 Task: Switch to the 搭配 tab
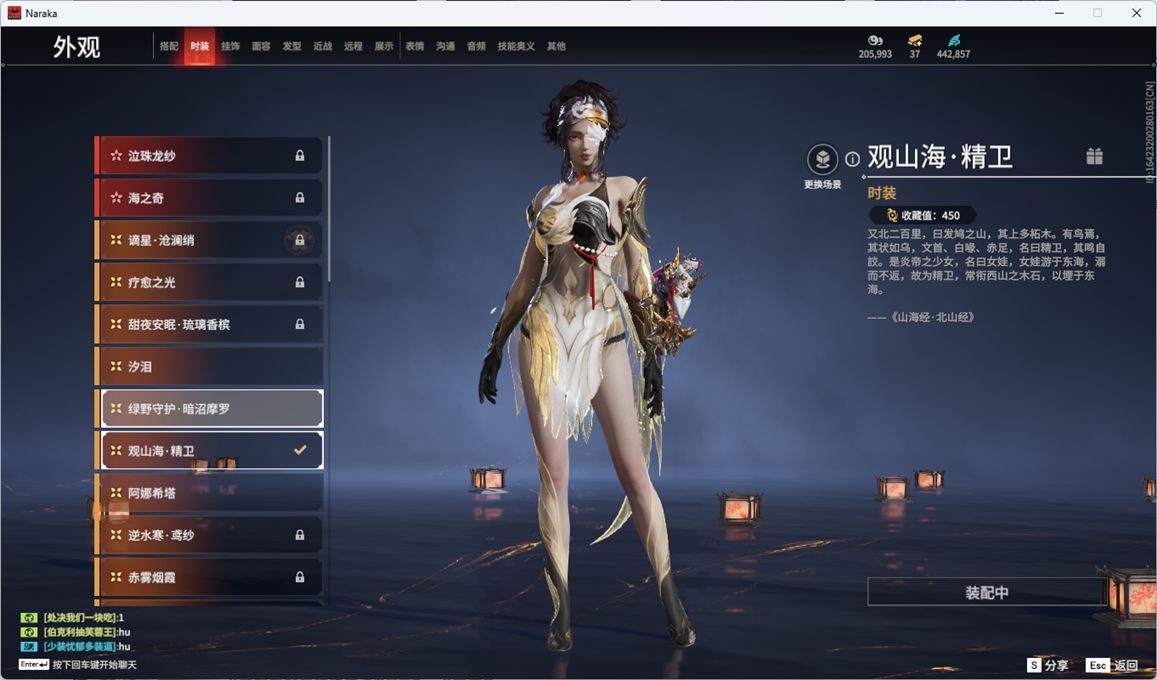pos(169,46)
